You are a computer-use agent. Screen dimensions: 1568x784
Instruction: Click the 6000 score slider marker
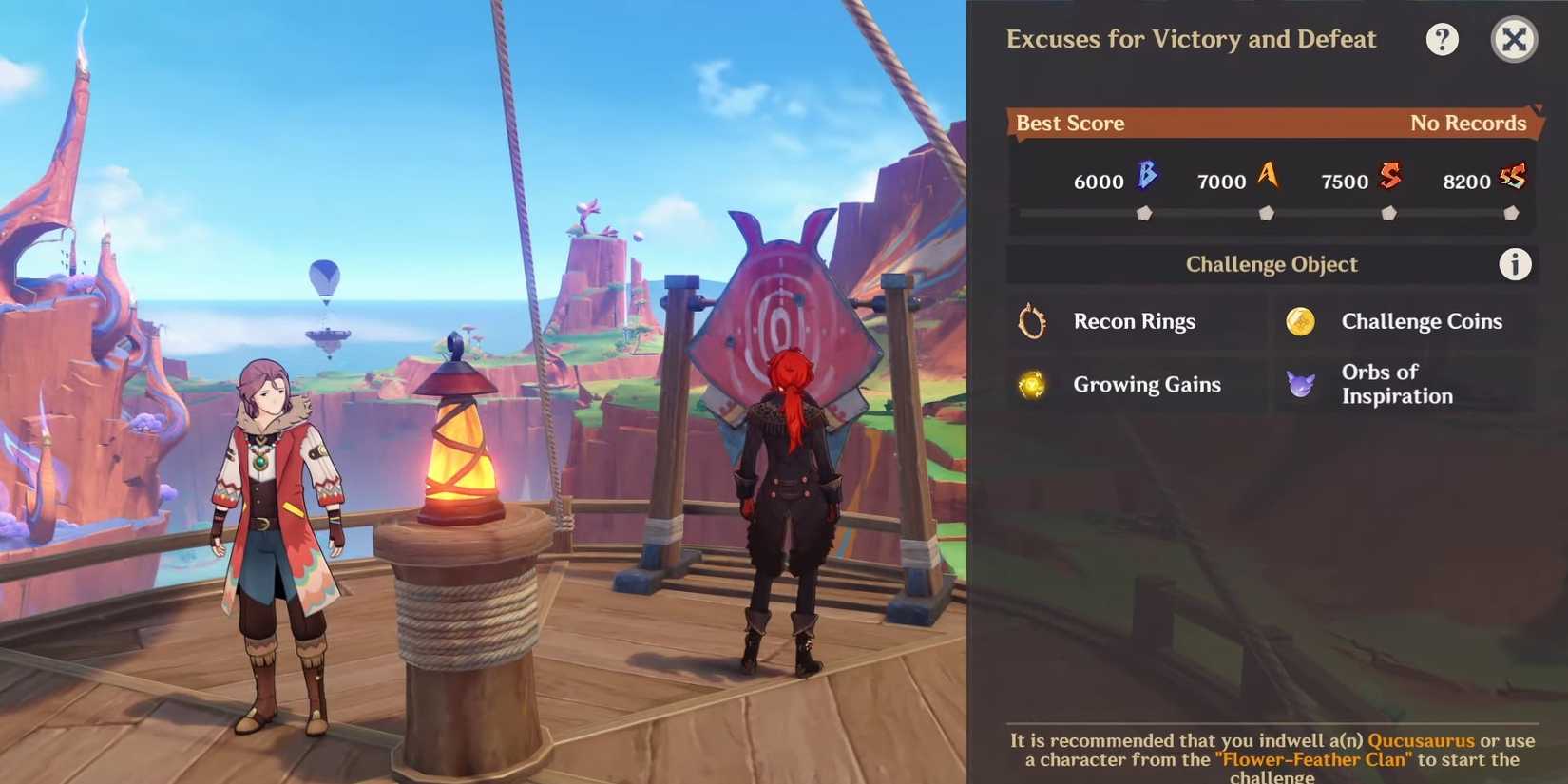[1144, 214]
